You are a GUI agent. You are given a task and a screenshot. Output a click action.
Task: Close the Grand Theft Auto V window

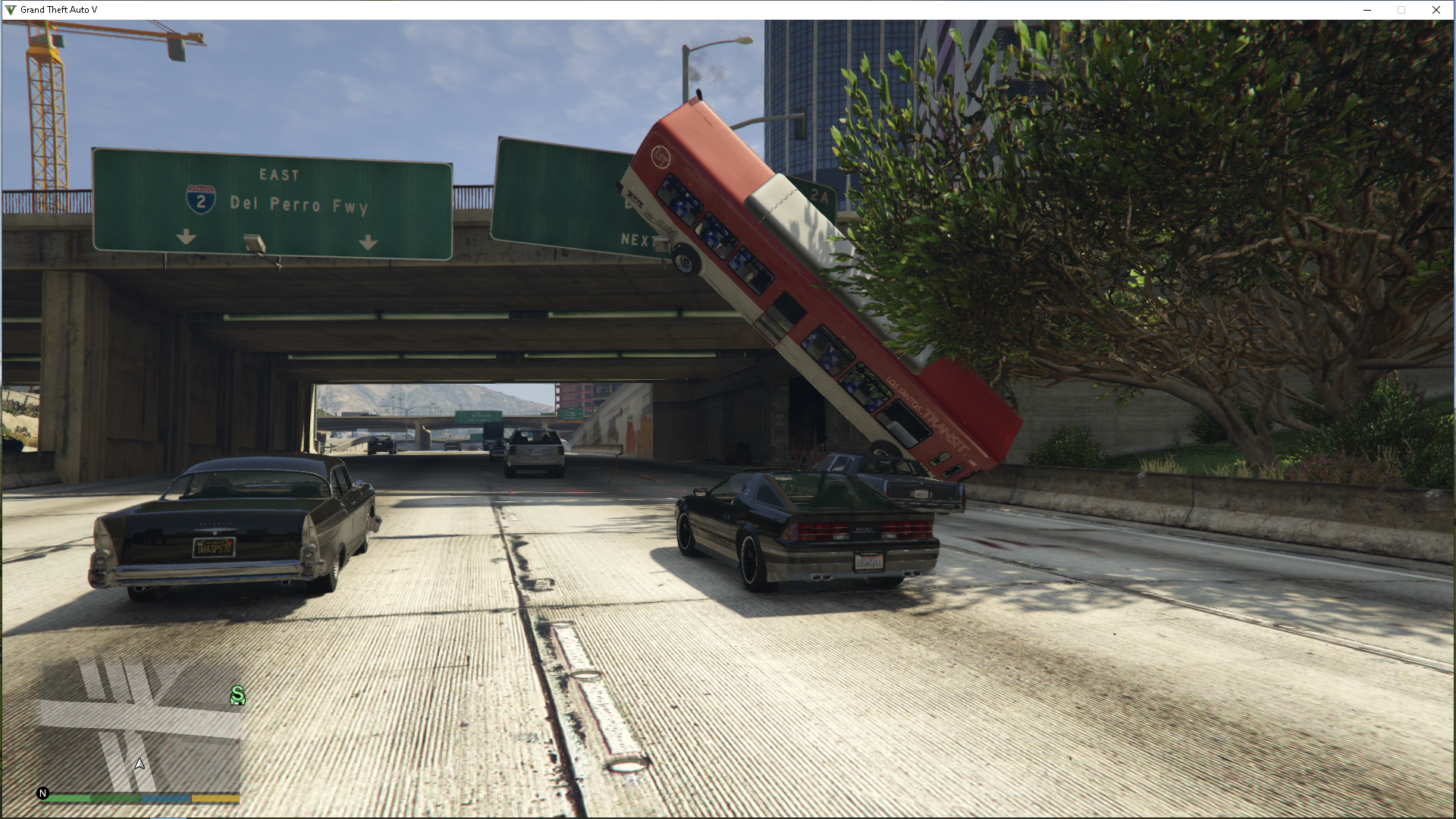coord(1436,10)
